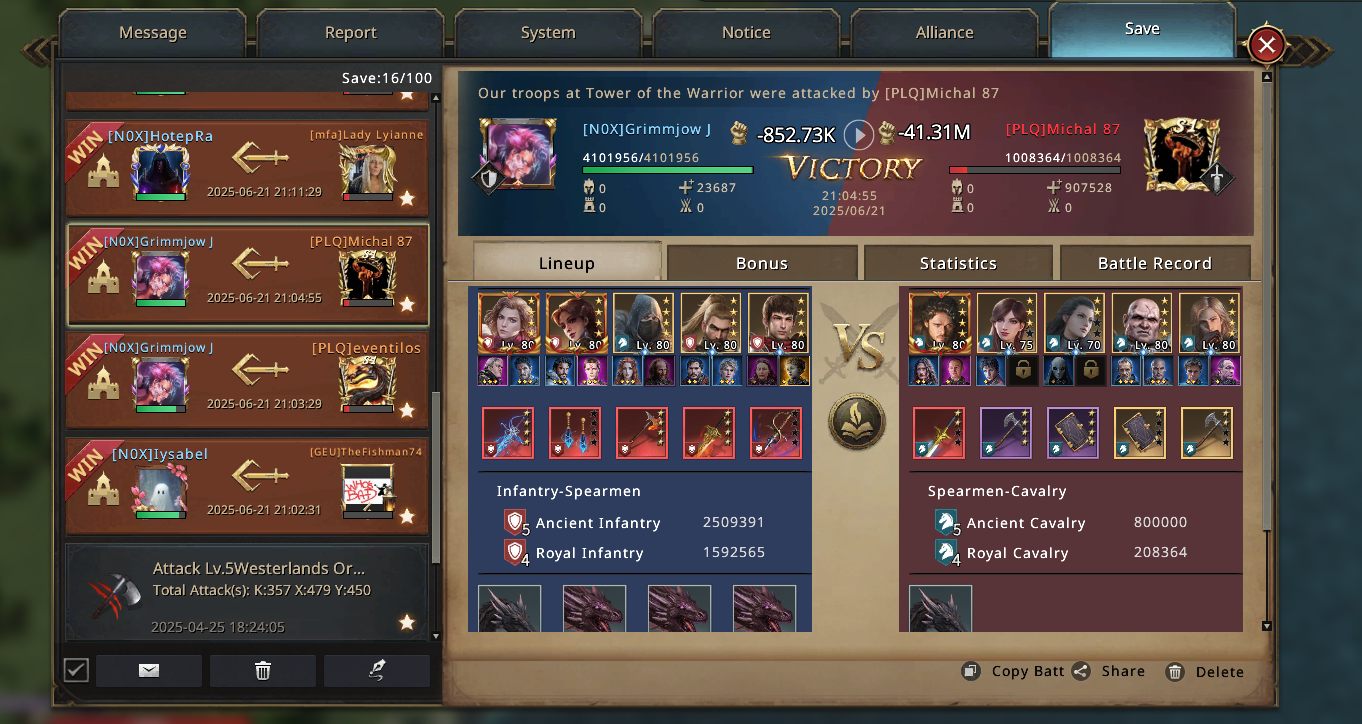Select the System tab
This screenshot has width=1362, height=724.
point(548,33)
